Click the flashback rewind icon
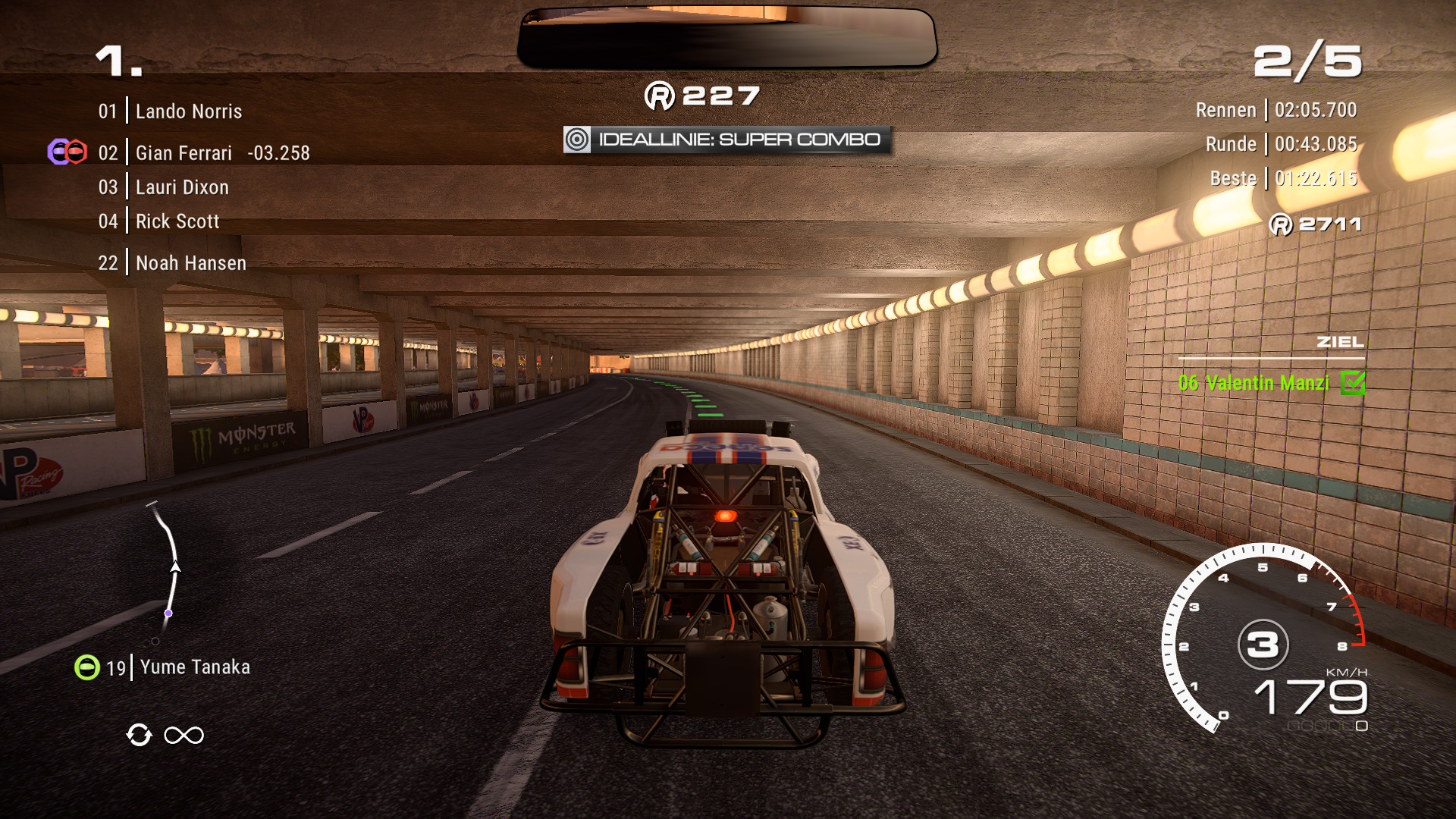Image resolution: width=1456 pixels, height=819 pixels. tap(140, 735)
